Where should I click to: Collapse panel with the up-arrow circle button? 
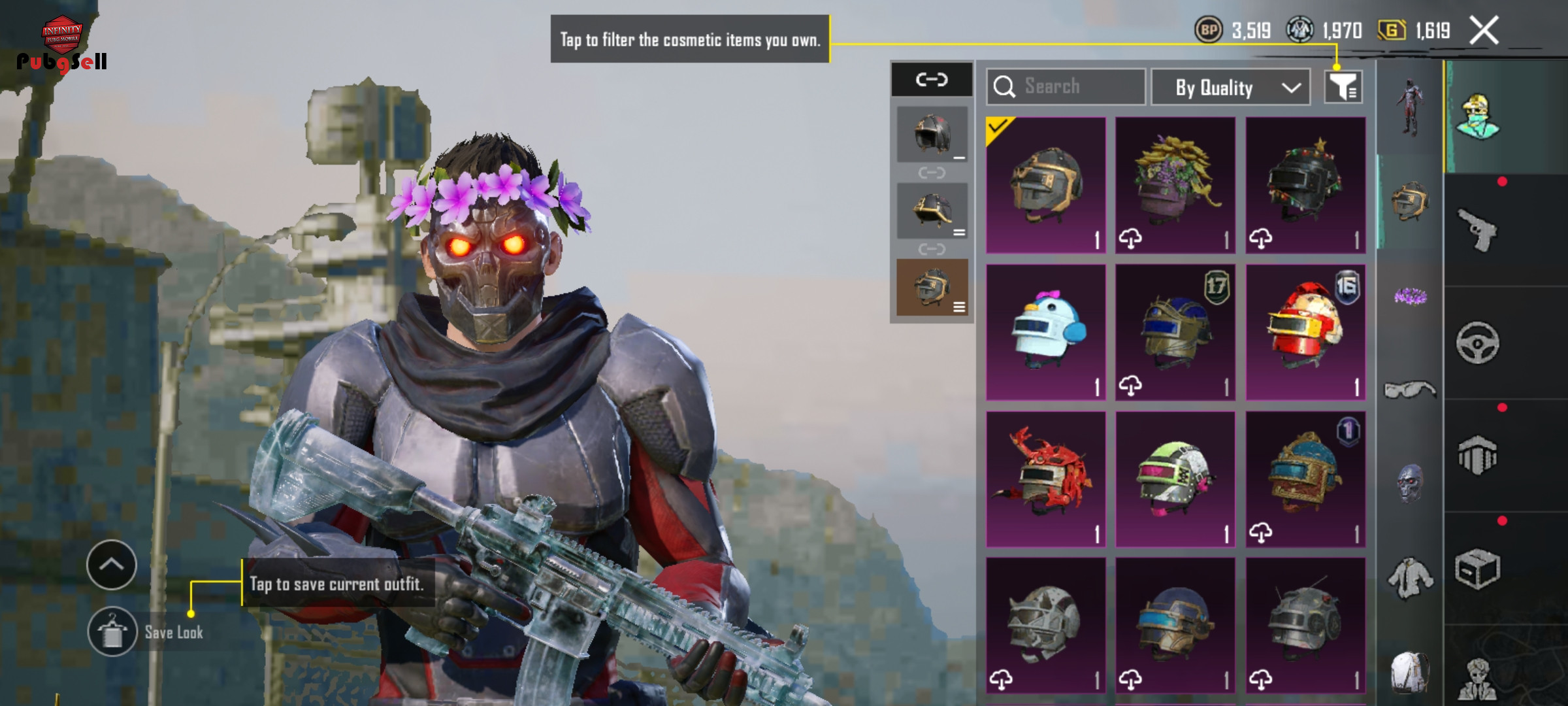[x=112, y=565]
